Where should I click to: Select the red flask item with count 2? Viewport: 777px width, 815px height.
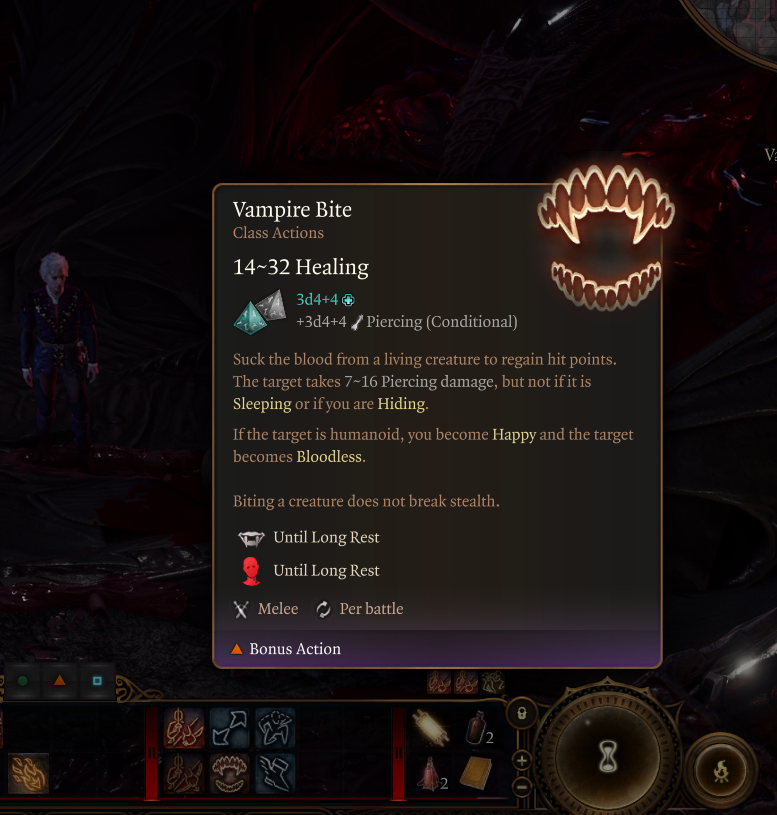430,773
